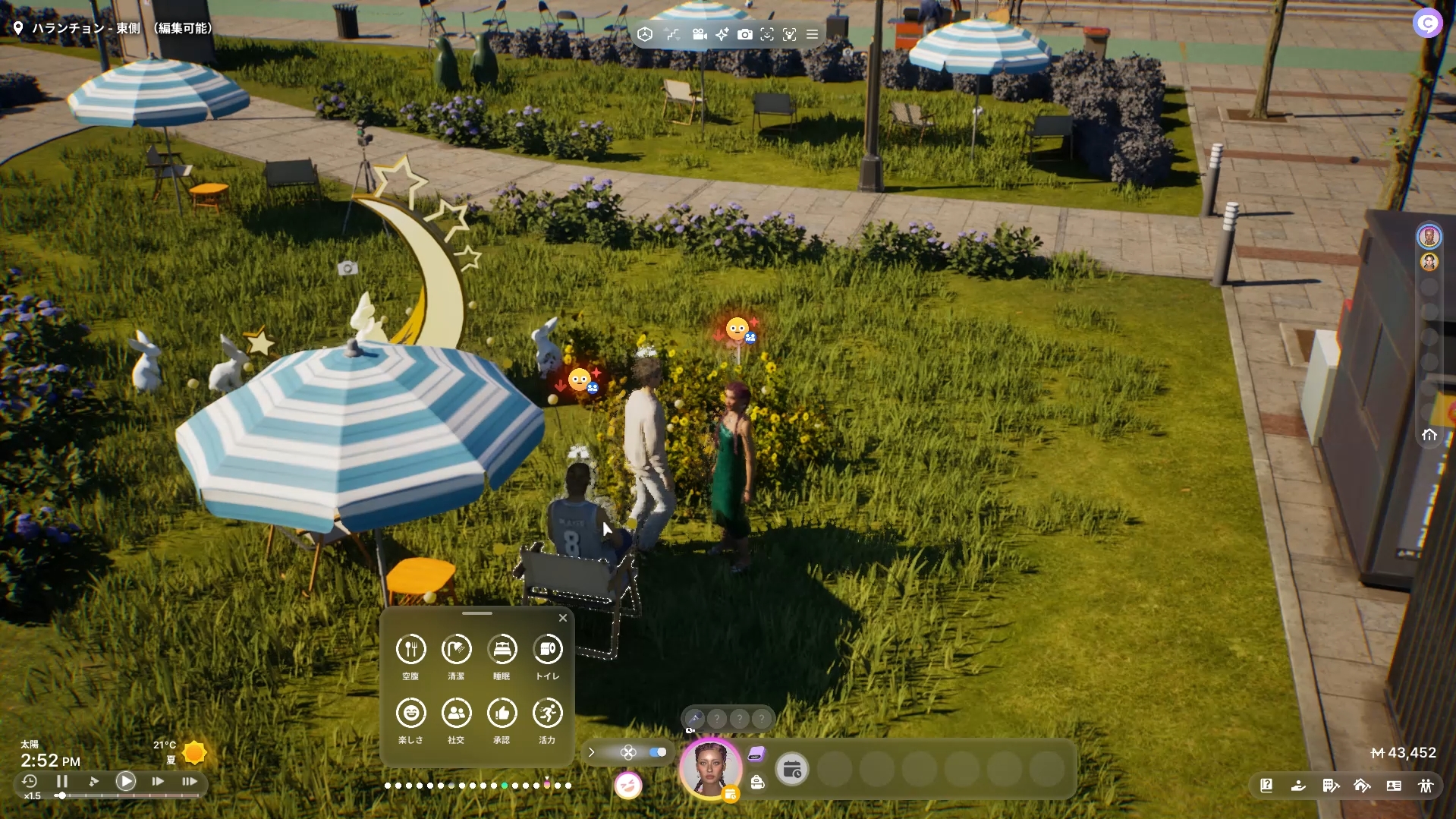Open the video camera recording tool
Image resolution: width=1456 pixels, height=819 pixels.
click(700, 34)
